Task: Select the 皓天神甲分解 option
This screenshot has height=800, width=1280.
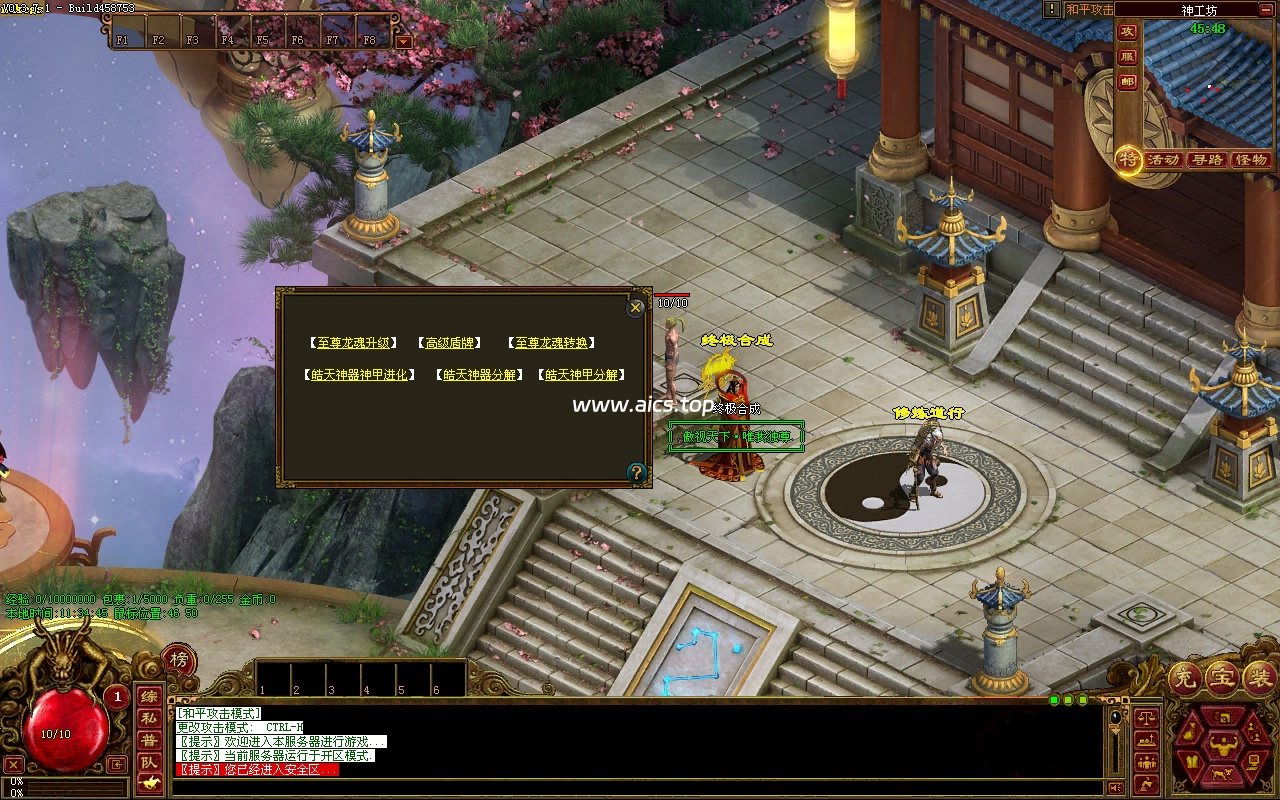Action: click(581, 375)
